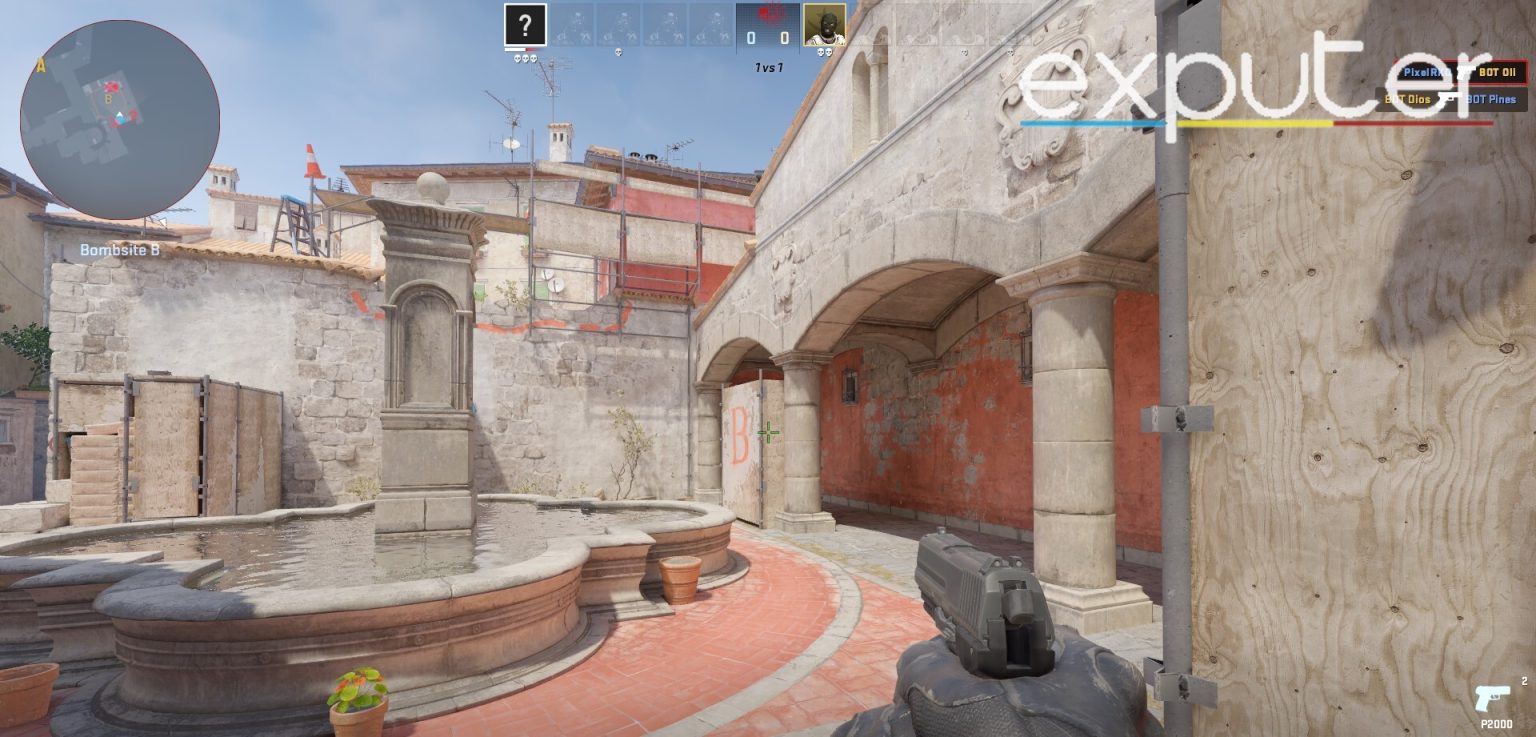Click the Bombsite B location label
Viewport: 1536px width, 737px height.
(x=120, y=249)
